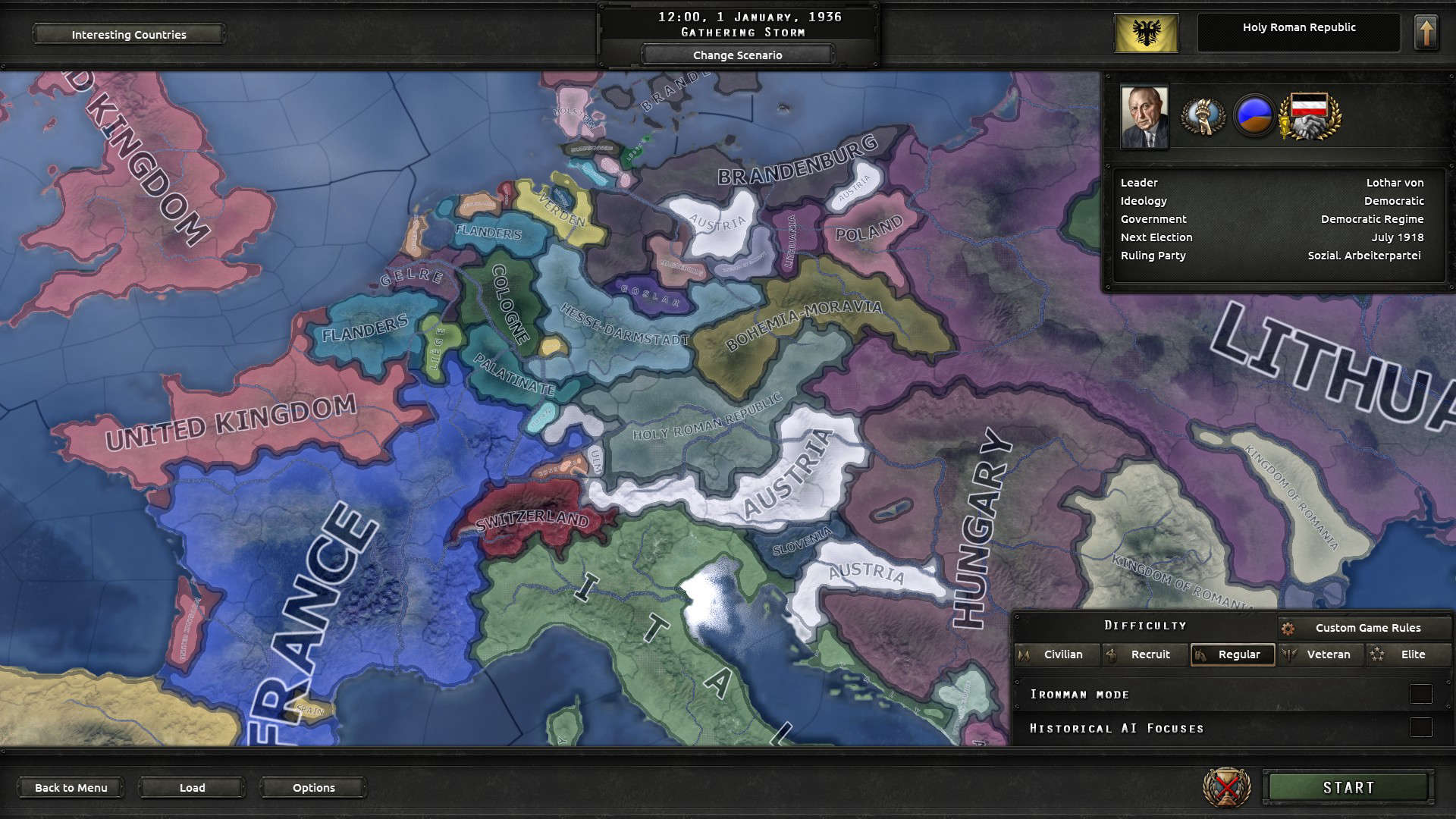
Task: Click the gear icon beside Custom Game Rules
Action: pos(1289,628)
